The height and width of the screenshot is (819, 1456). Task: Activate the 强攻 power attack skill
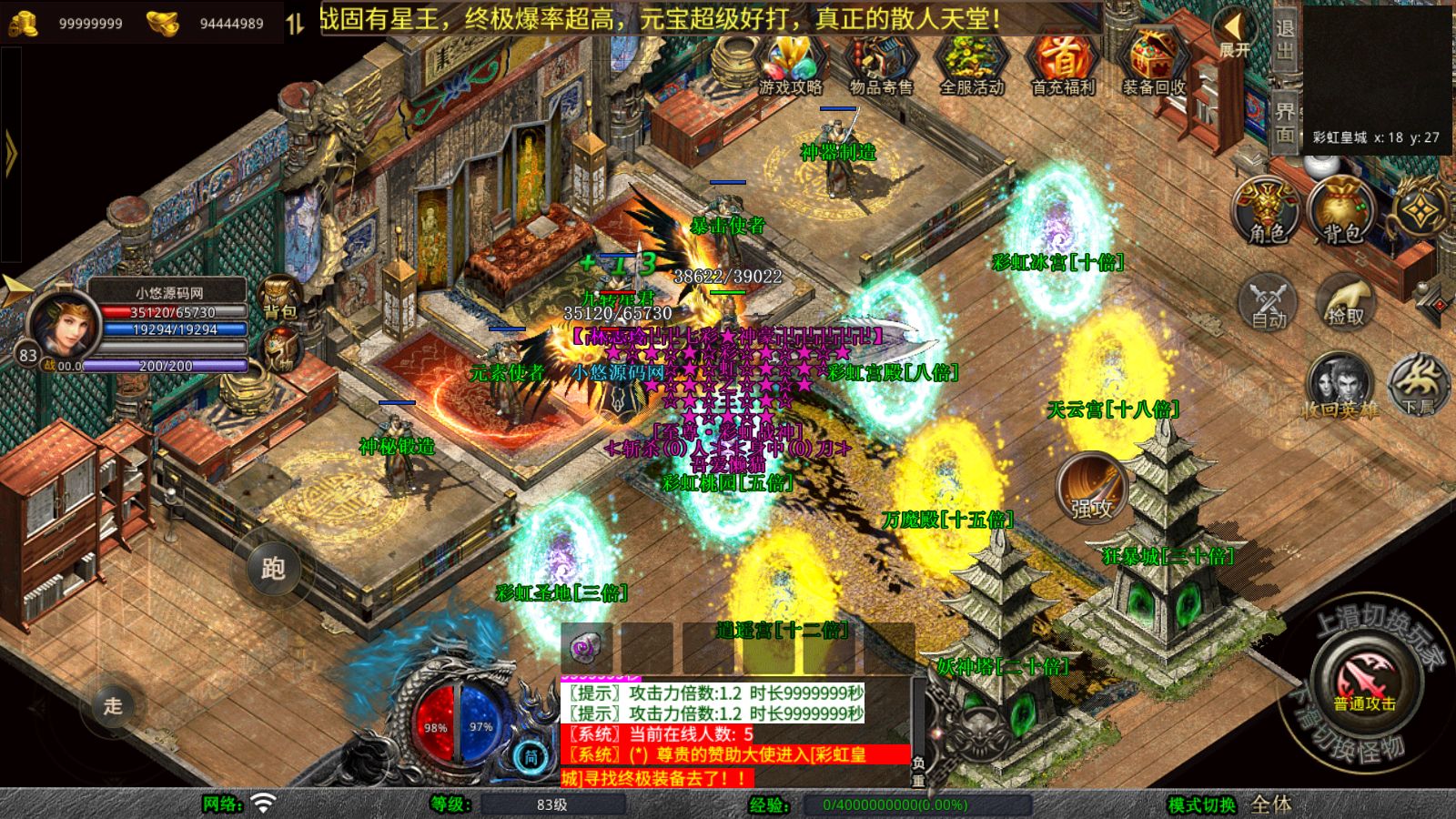coord(1091,489)
